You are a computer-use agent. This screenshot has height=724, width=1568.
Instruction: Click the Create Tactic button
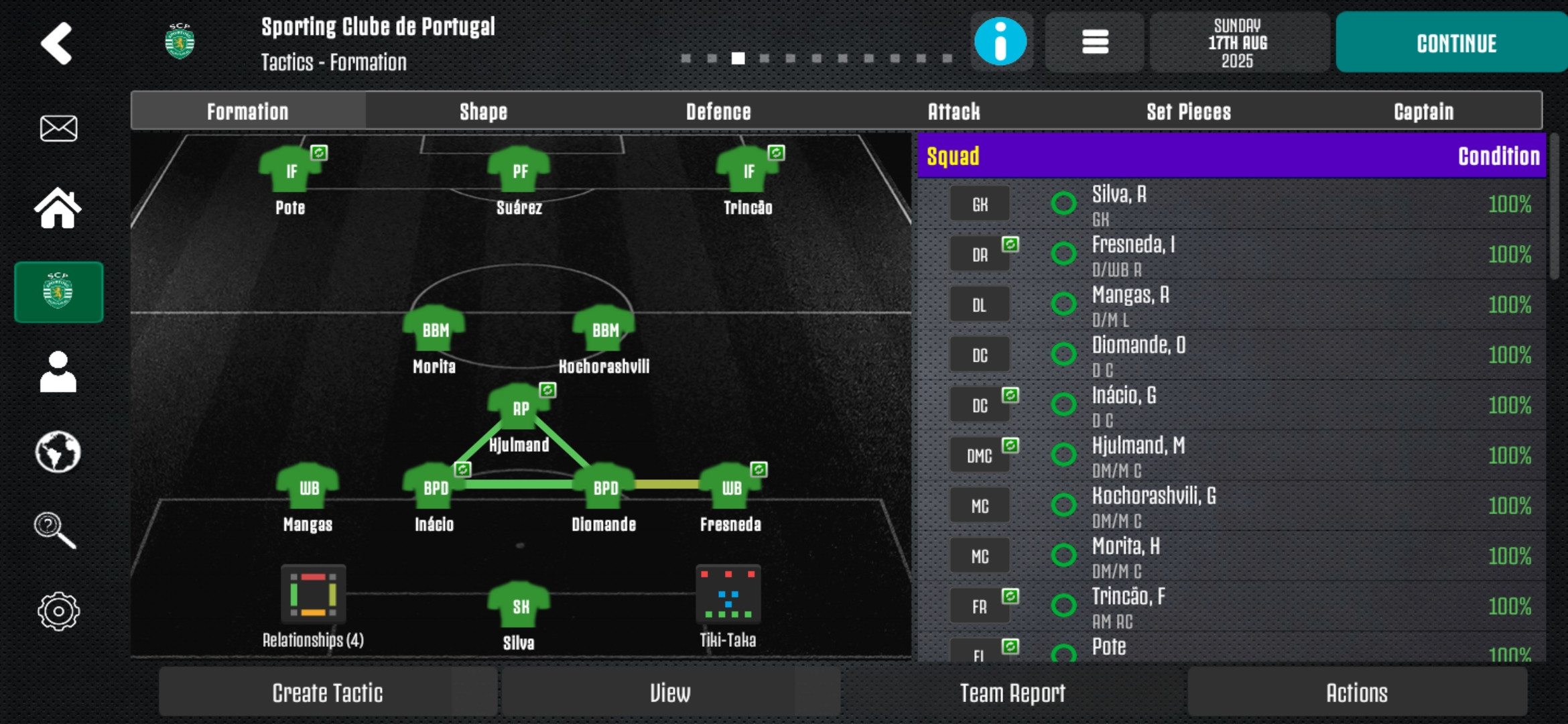click(x=328, y=692)
